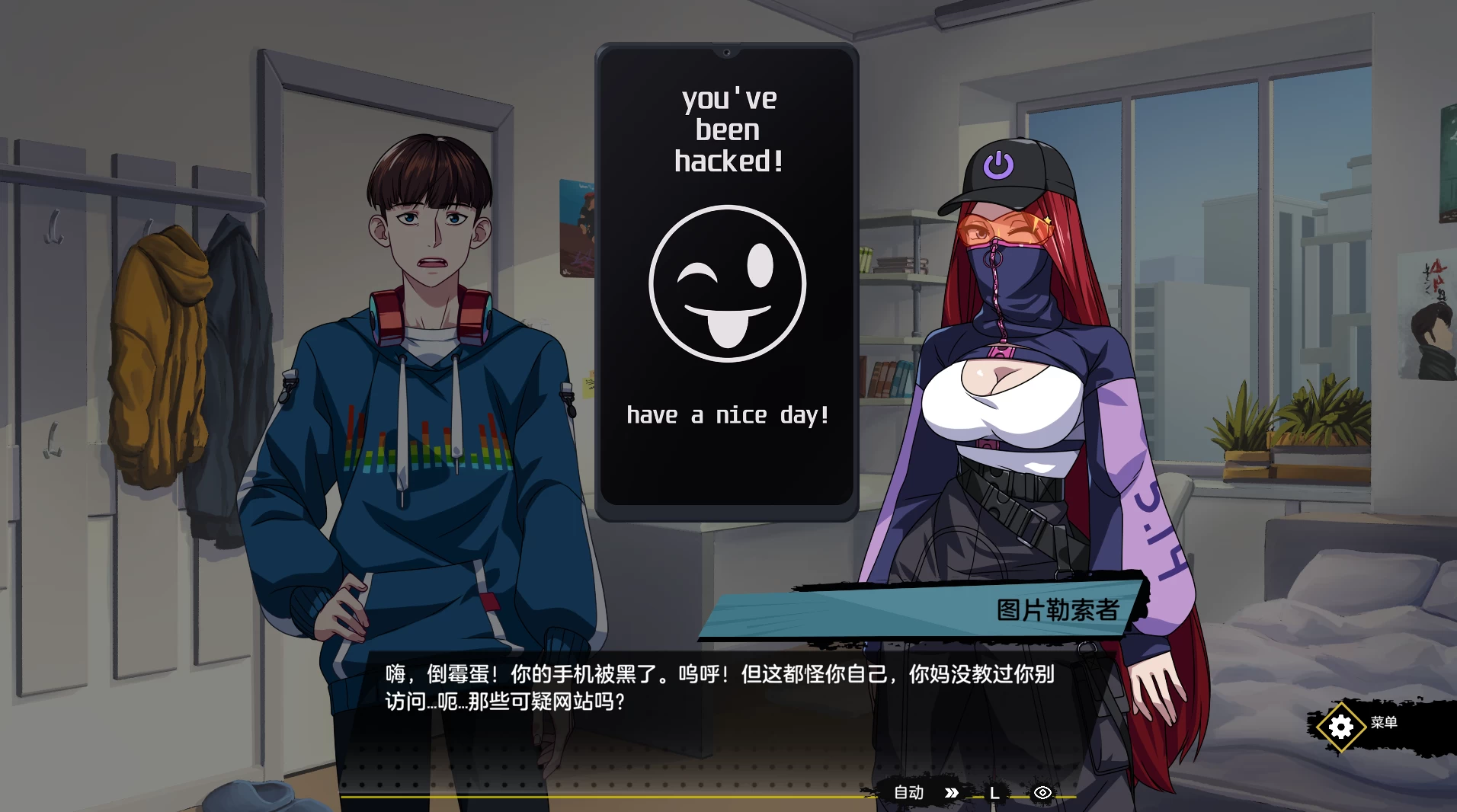Click the double-chevron skip control
This screenshot has height=812, width=1457.
[951, 792]
